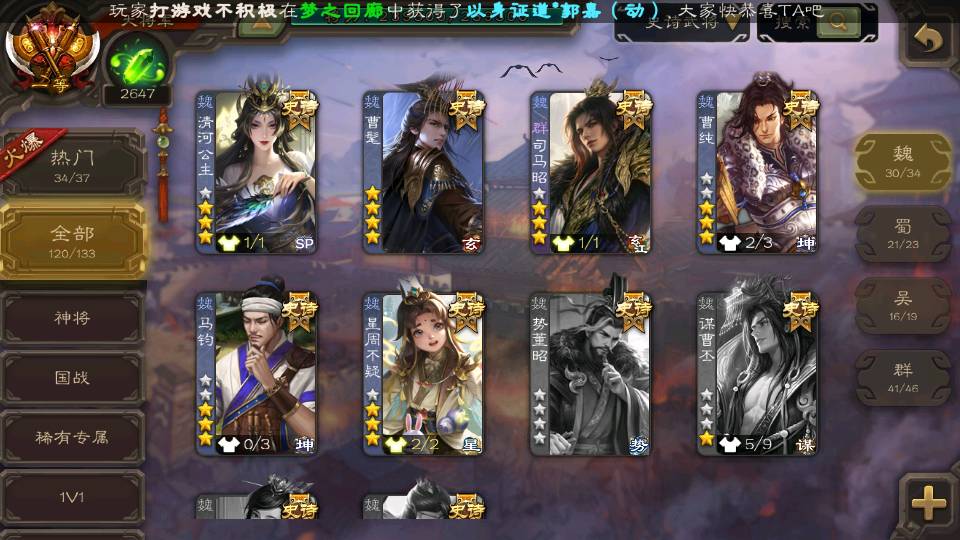Open the 曹髦 general card
The width and height of the screenshot is (960, 540).
coord(423,172)
